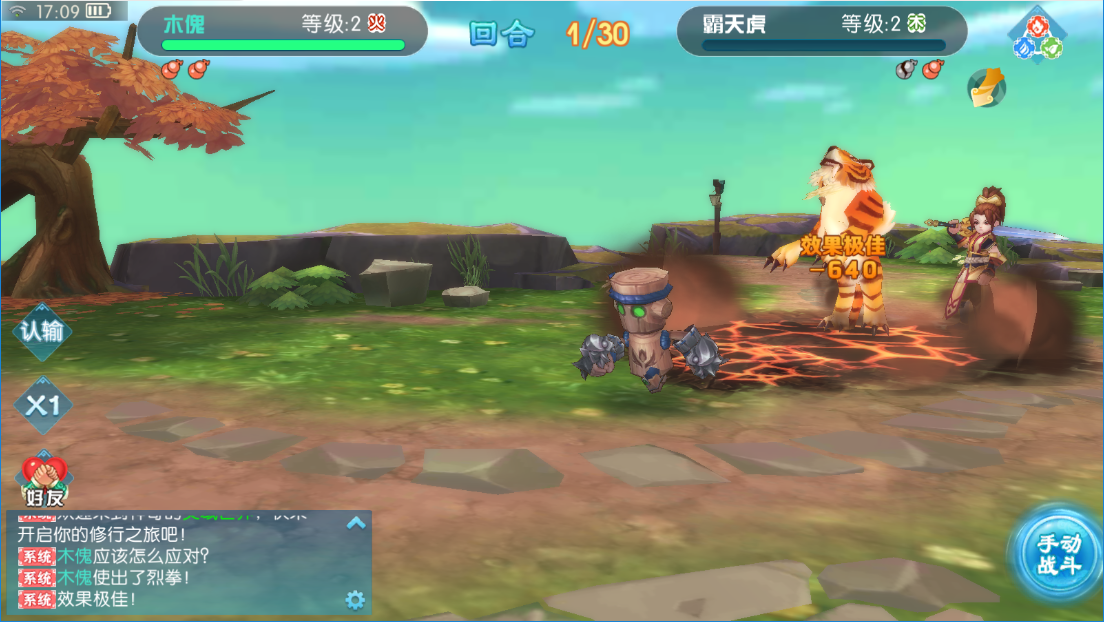1104x622 pixels.
Task: Click inside the system chat message box
Action: click(x=180, y=565)
